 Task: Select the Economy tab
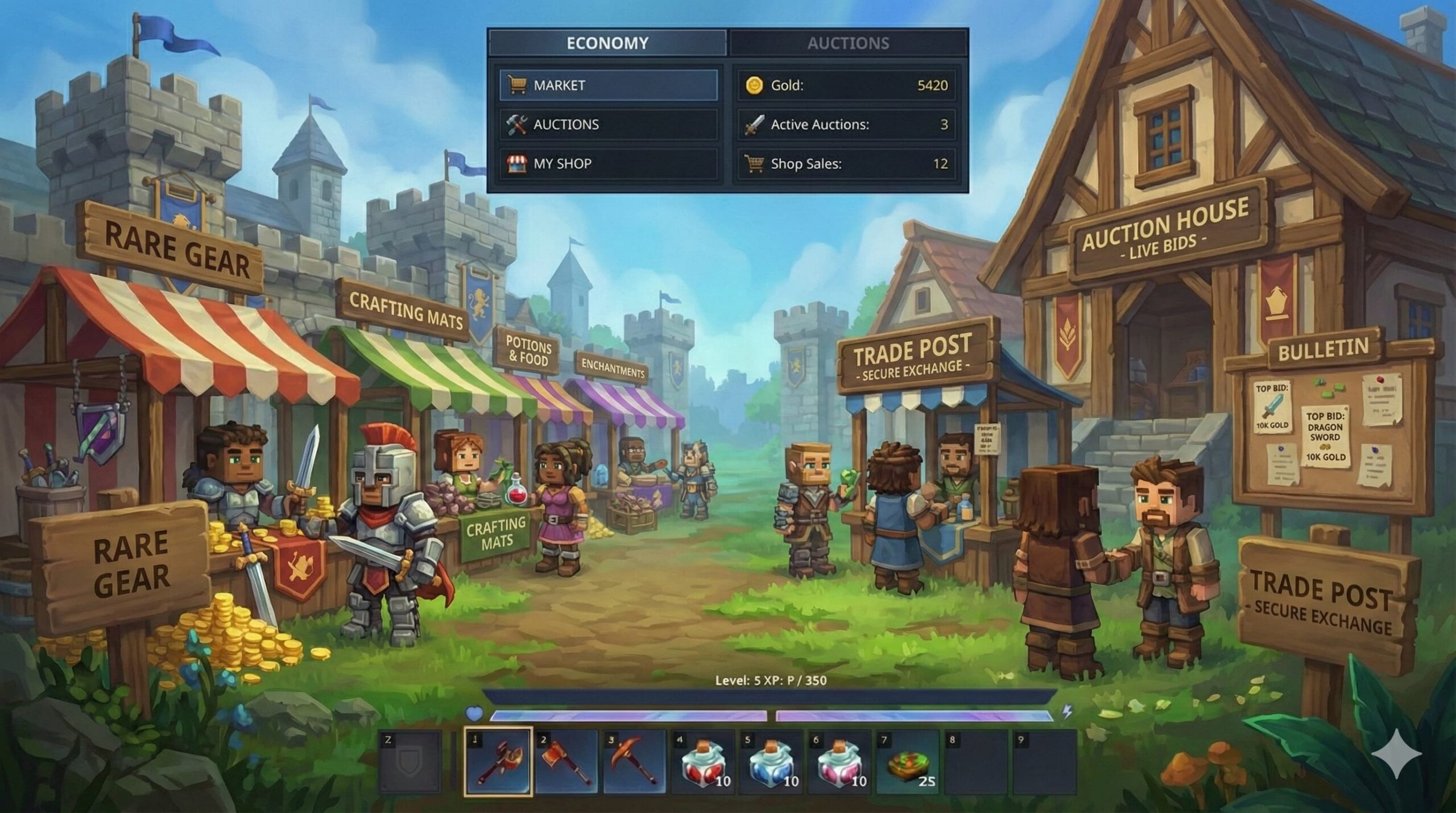coord(607,43)
